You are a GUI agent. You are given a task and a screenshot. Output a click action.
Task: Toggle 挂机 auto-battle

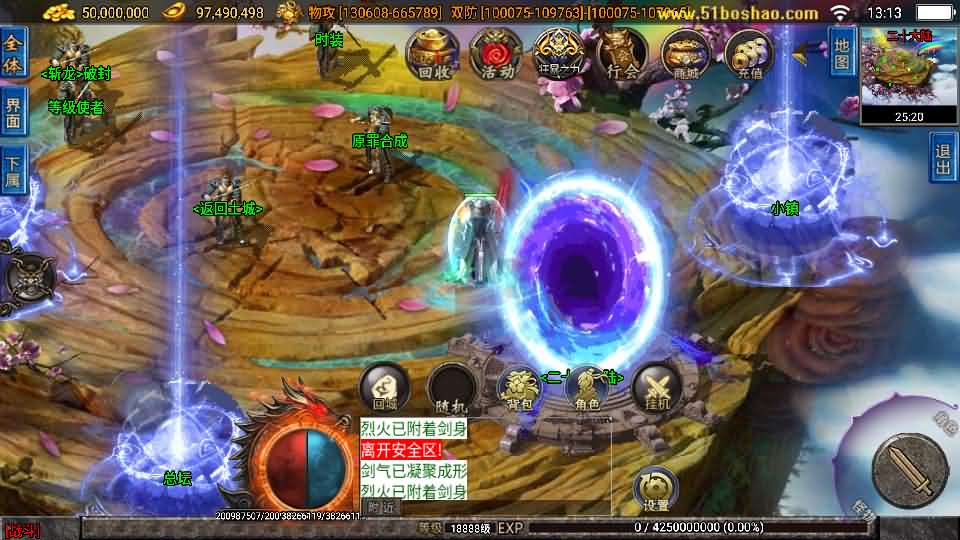pos(657,387)
